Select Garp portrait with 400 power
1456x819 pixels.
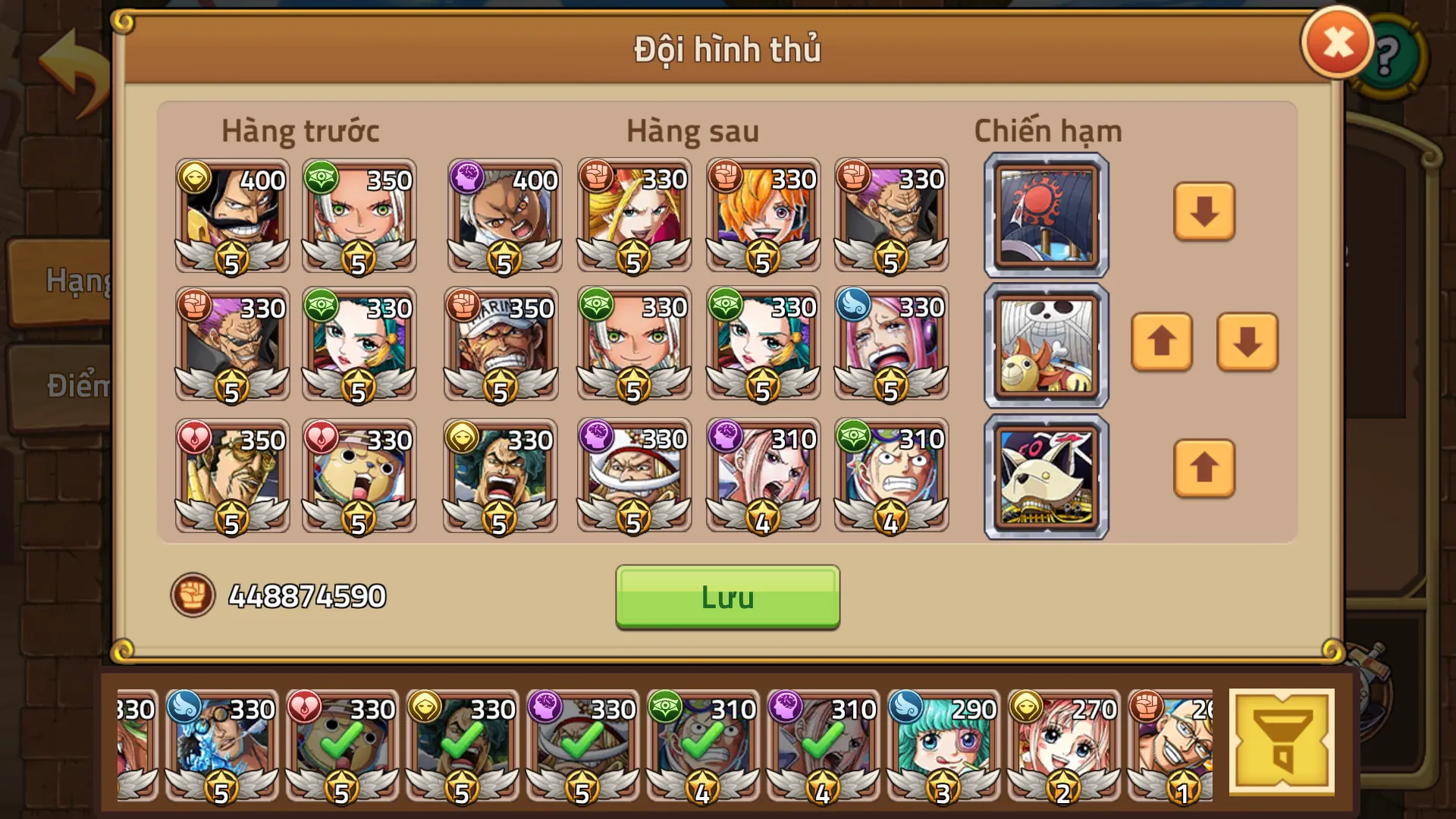[503, 216]
